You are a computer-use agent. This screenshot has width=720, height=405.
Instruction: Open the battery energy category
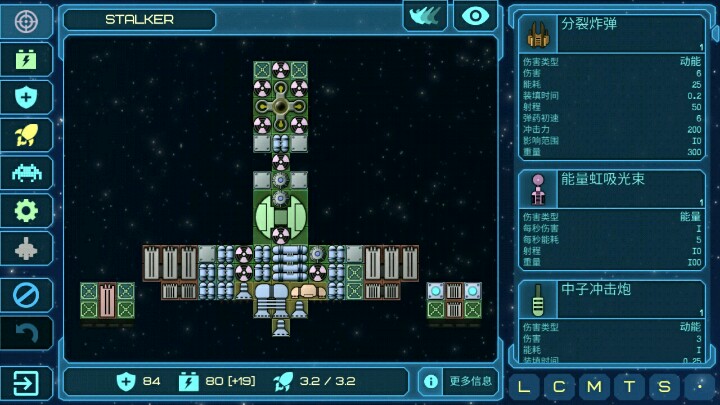[26, 59]
